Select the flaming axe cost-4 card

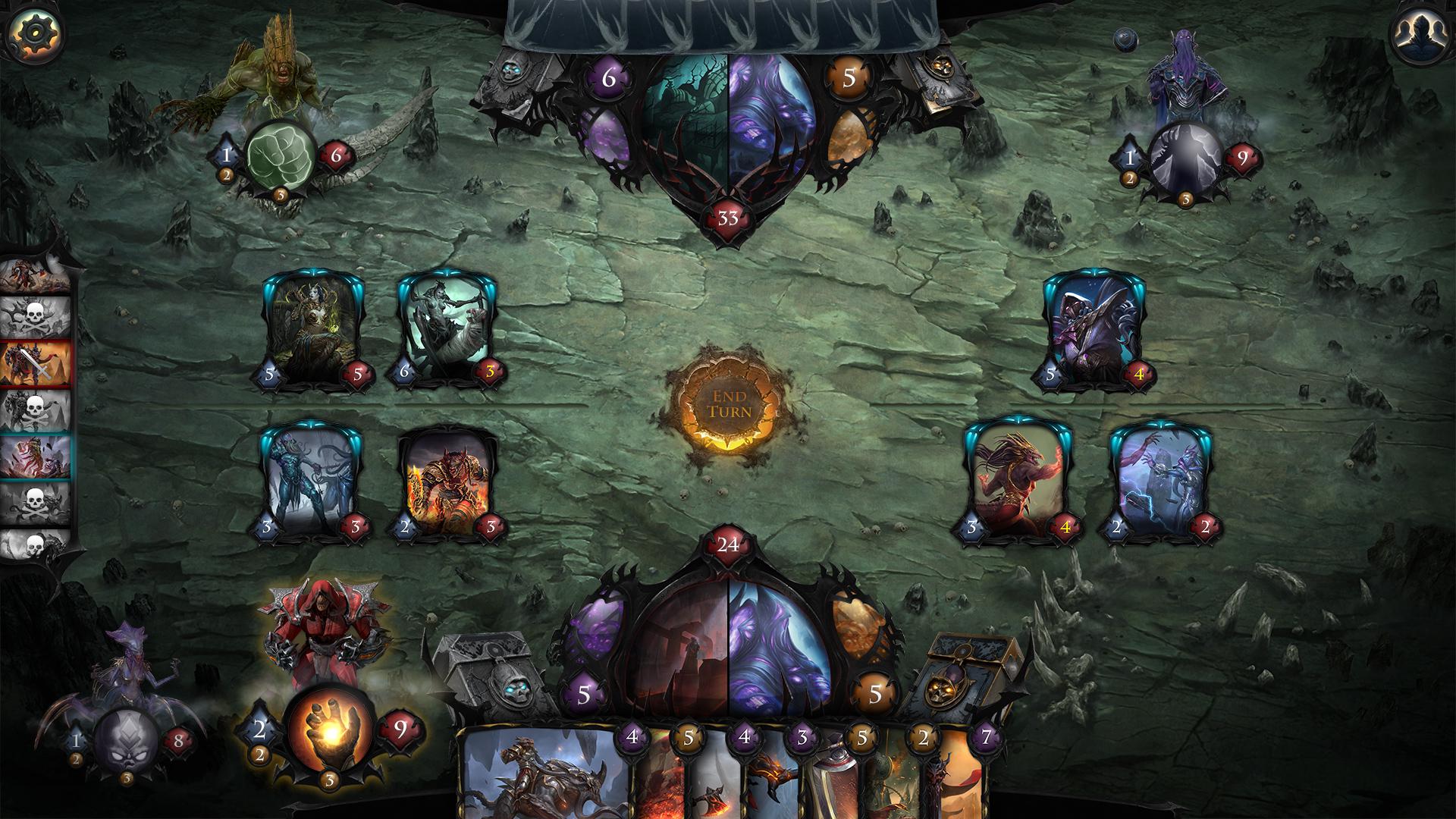717,785
